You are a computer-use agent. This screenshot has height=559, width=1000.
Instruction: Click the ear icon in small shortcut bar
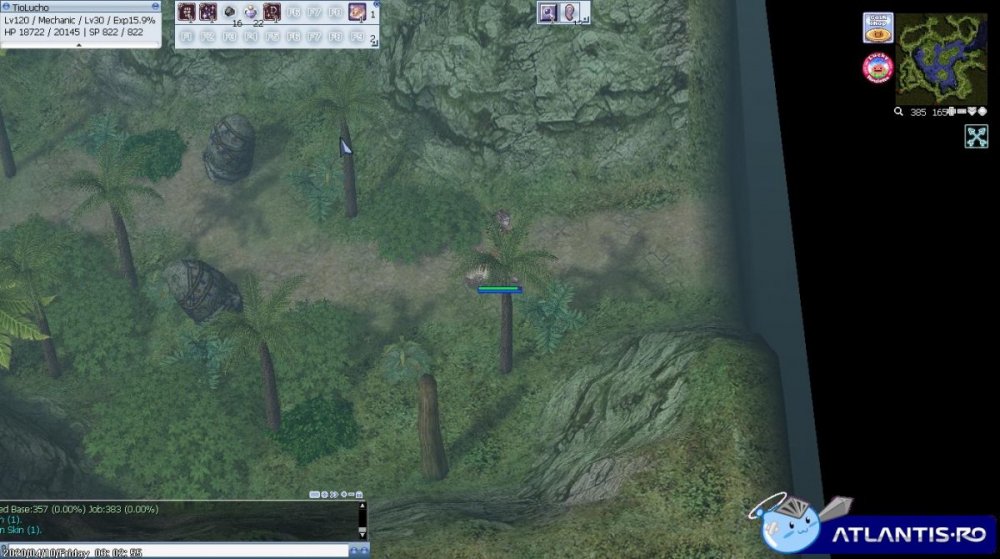(x=569, y=13)
